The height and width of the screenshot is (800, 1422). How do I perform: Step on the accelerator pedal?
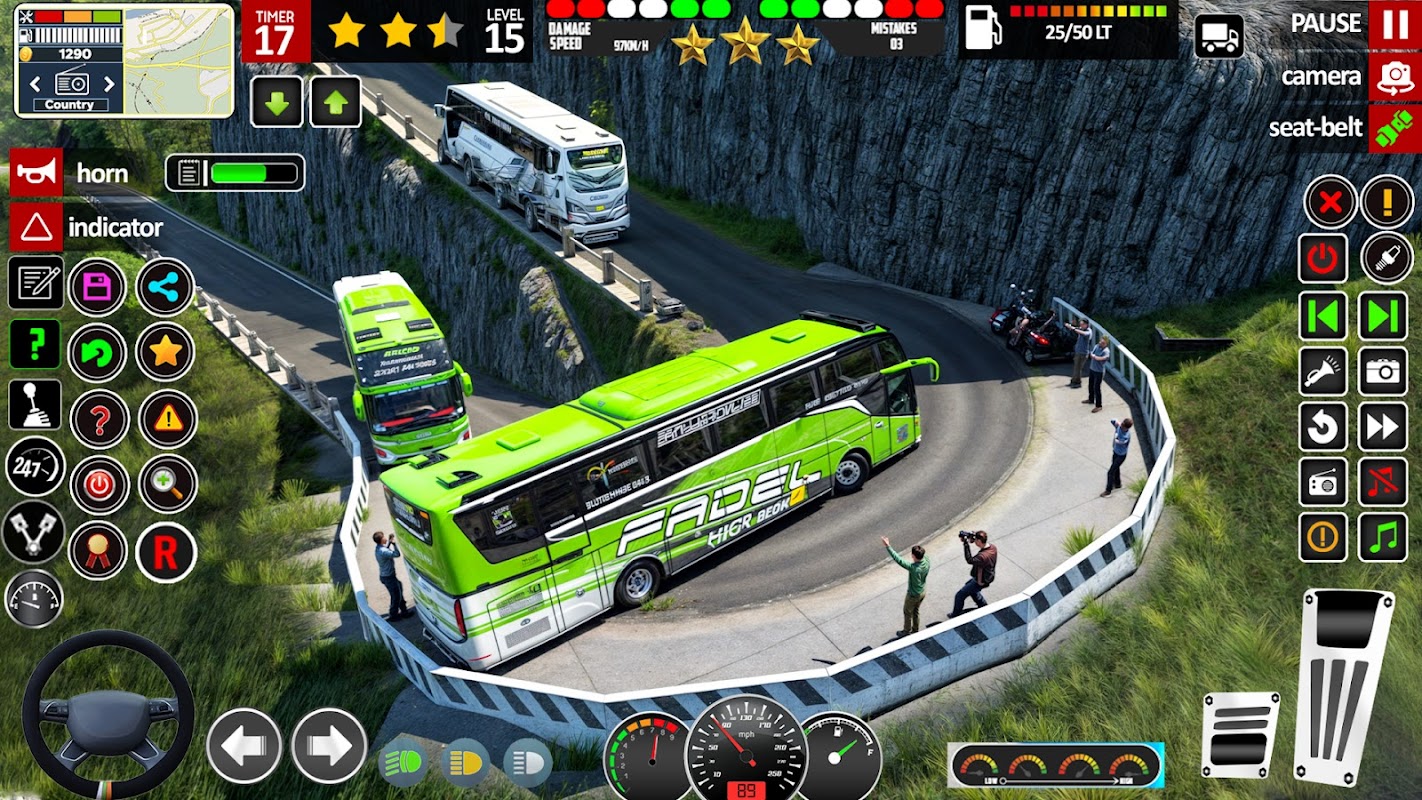tap(1343, 685)
